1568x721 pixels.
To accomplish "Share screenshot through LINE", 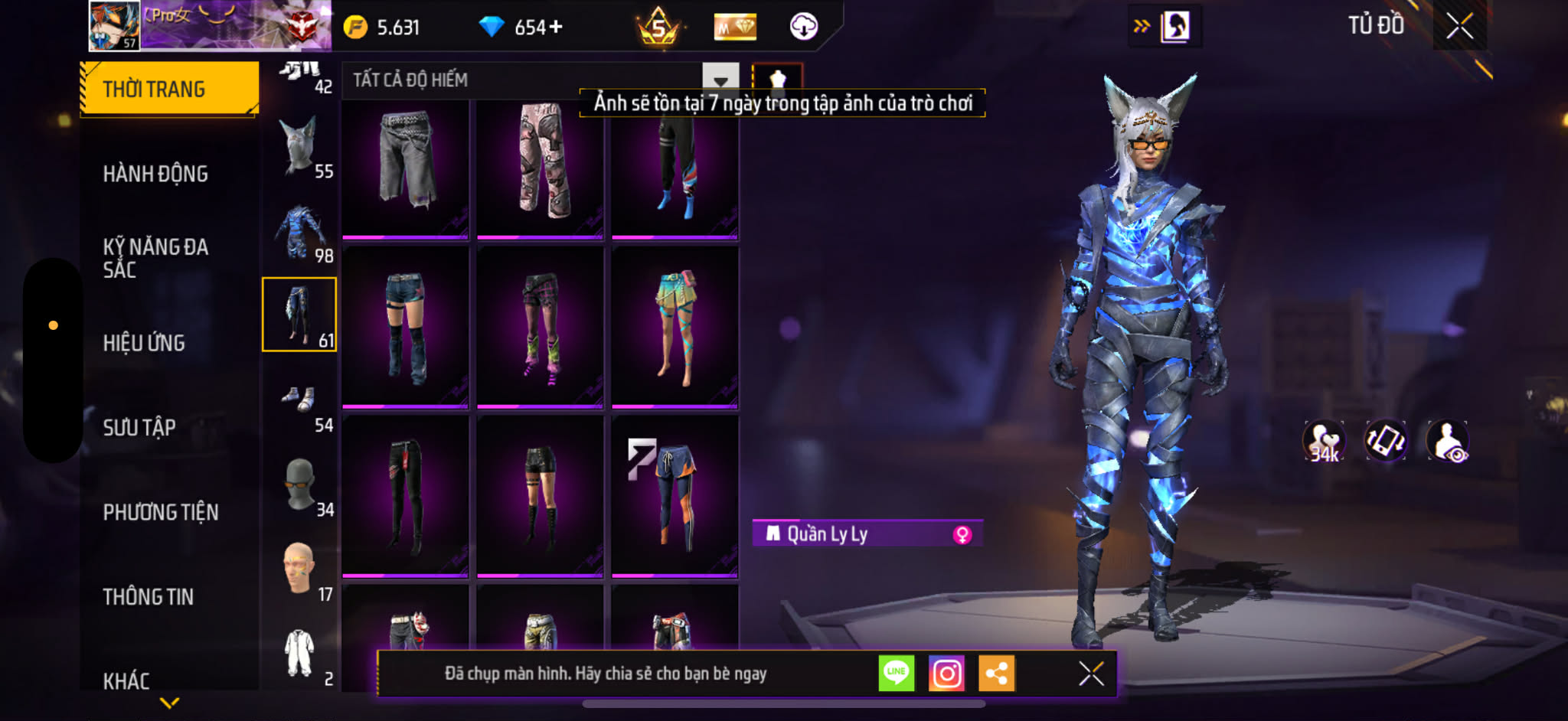I will (x=896, y=674).
